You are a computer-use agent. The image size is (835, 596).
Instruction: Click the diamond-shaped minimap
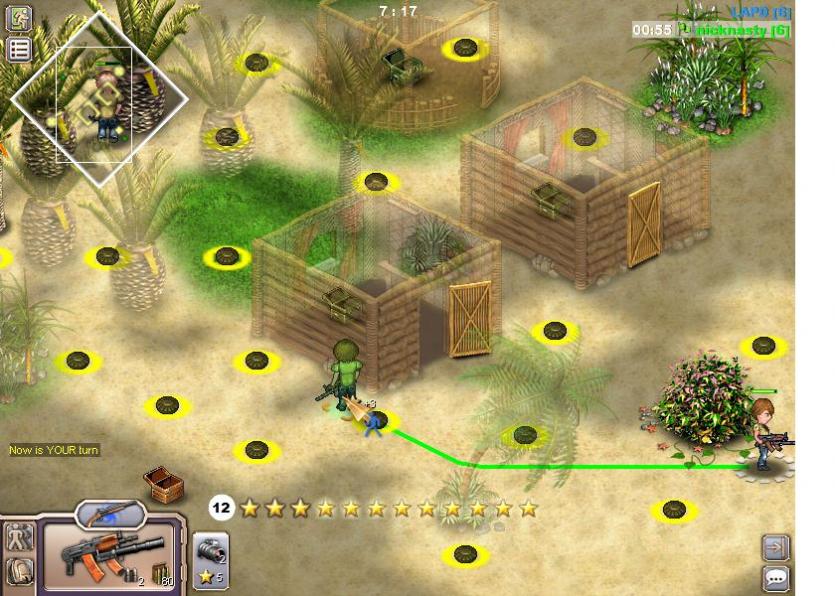coord(99,98)
